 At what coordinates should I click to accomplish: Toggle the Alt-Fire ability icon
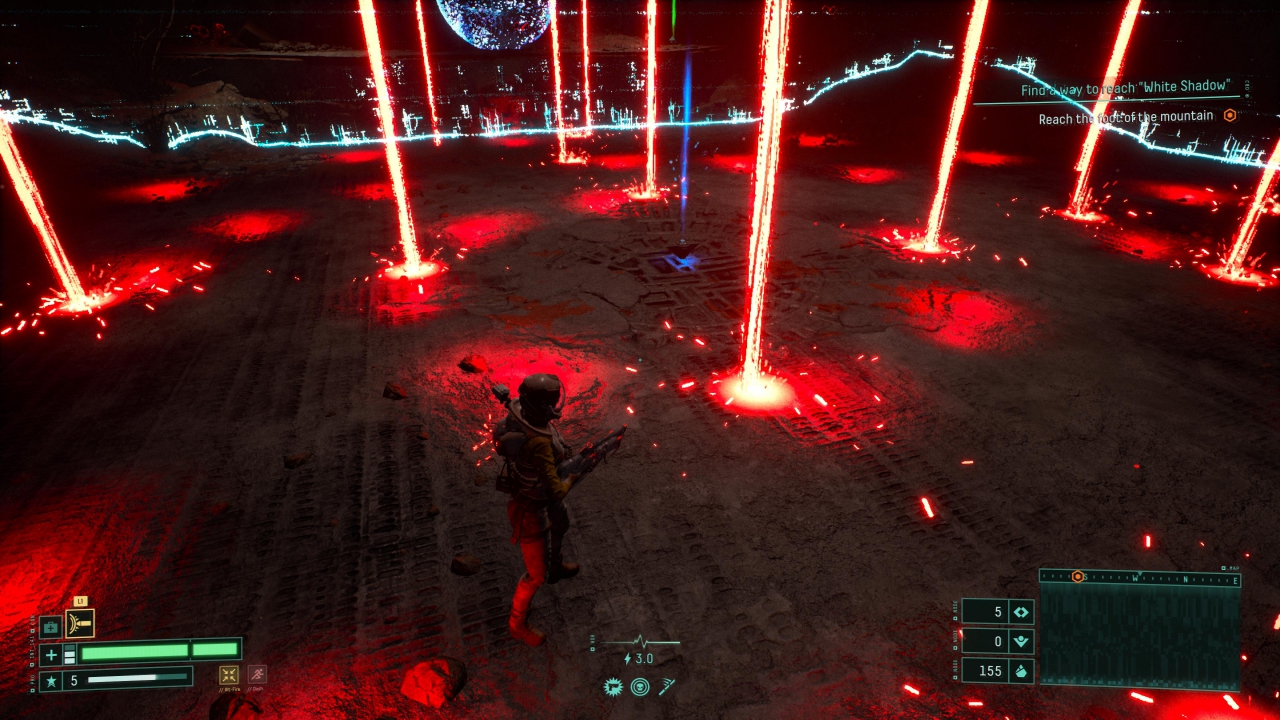(229, 675)
